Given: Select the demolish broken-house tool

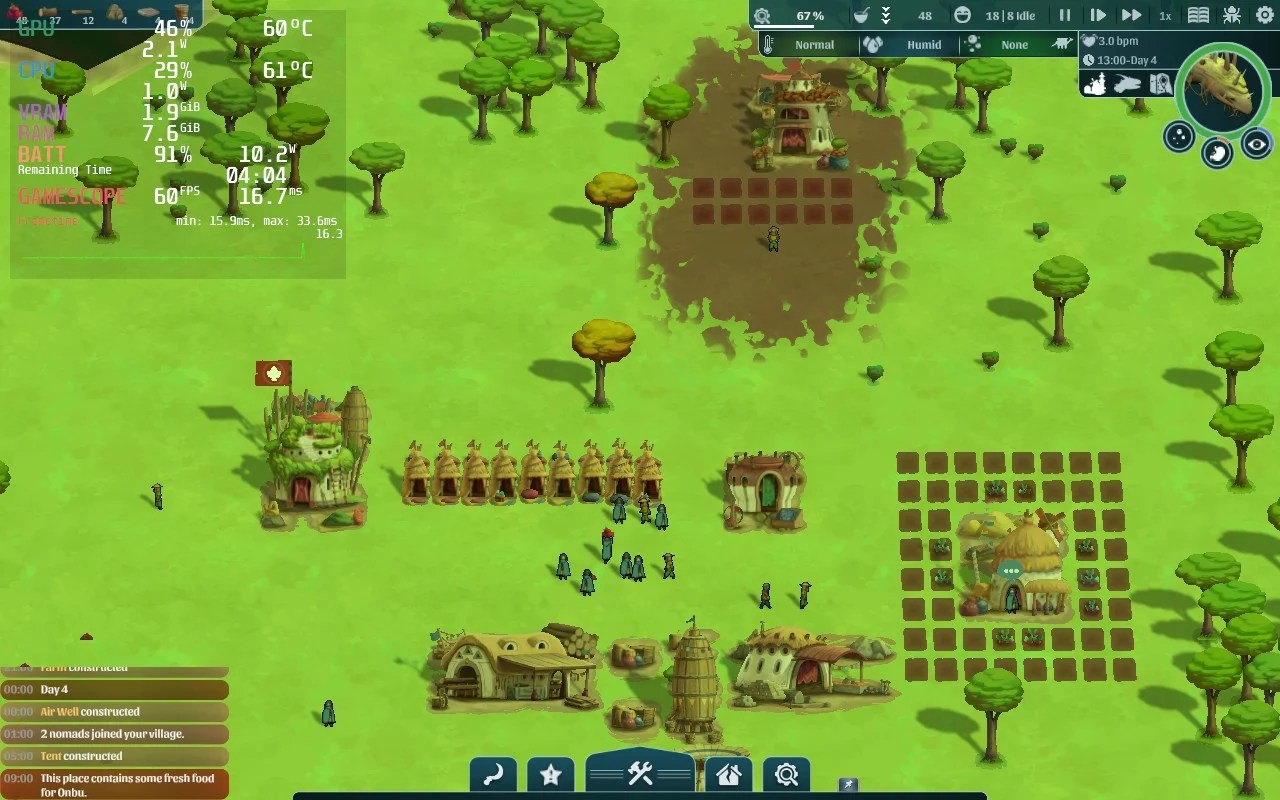Looking at the screenshot, I should coord(728,772).
